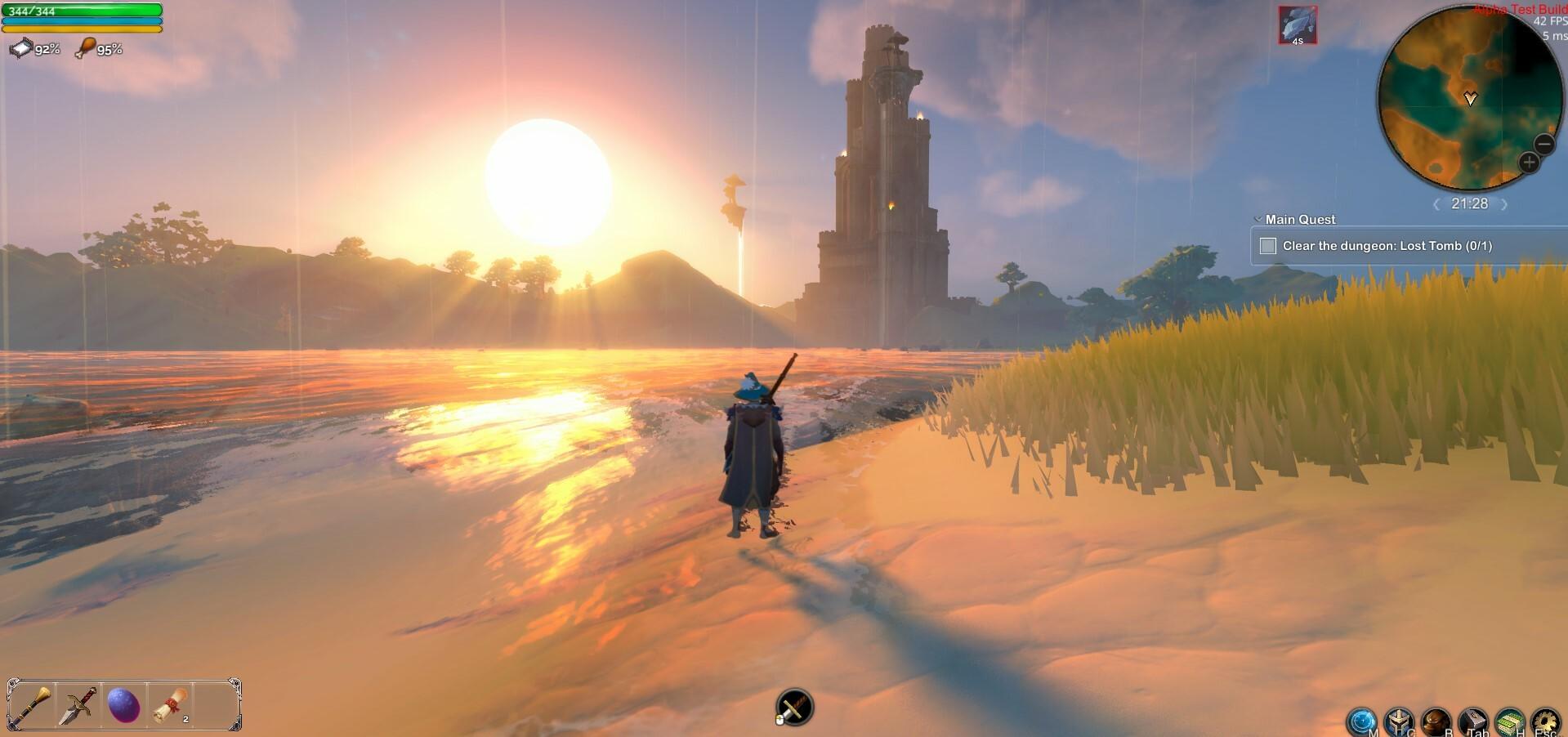
Task: Open the inventory bag icon near the B key
Action: click(x=1435, y=721)
